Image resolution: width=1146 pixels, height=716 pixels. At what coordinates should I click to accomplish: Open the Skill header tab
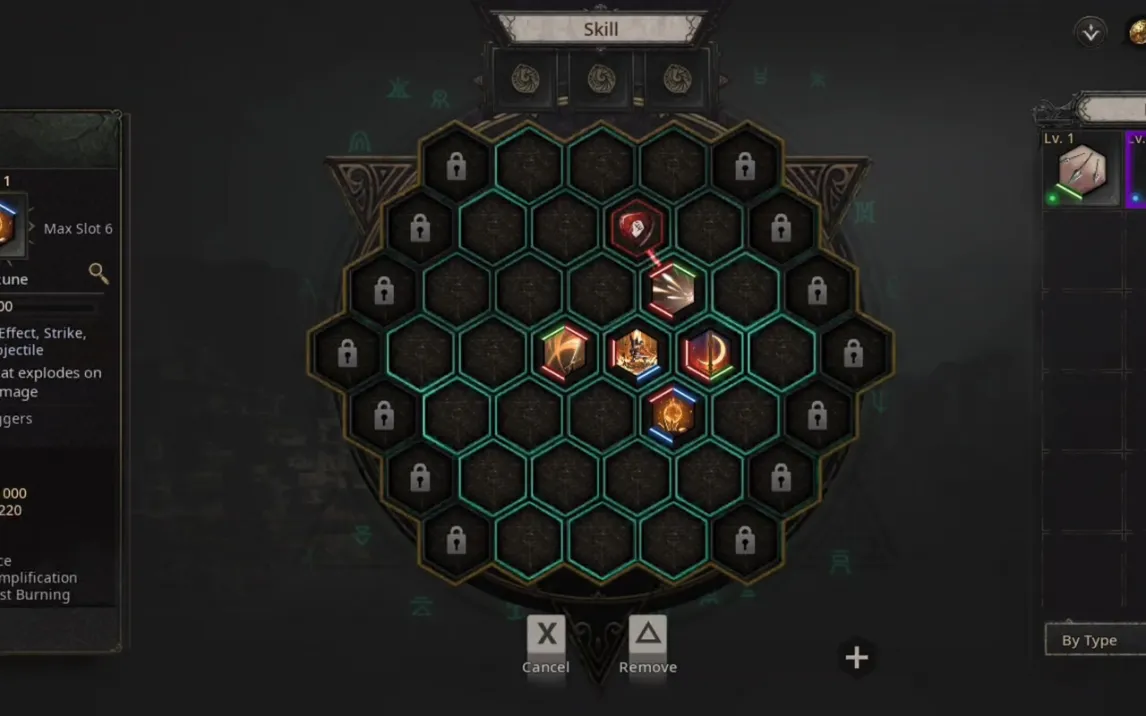[x=600, y=29]
